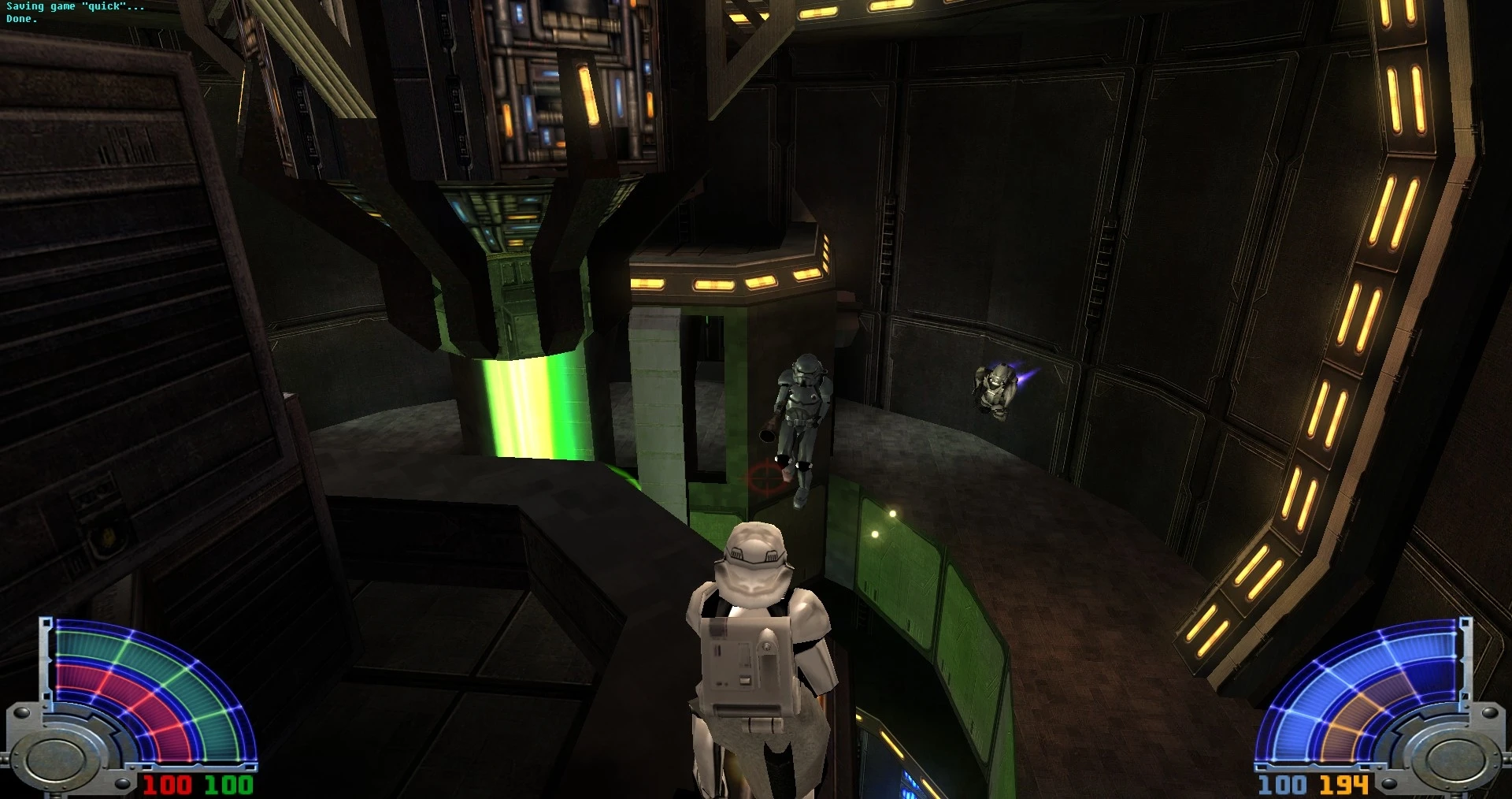Click the message Saving game quick

point(75,6)
